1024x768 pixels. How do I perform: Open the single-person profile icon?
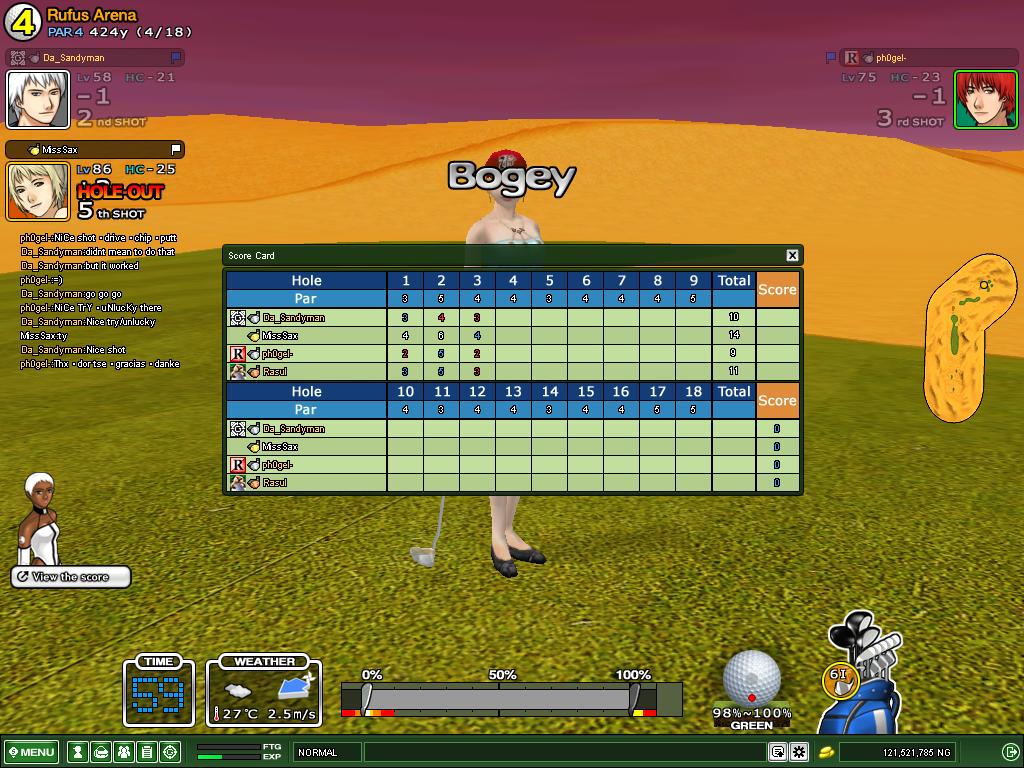coord(78,752)
